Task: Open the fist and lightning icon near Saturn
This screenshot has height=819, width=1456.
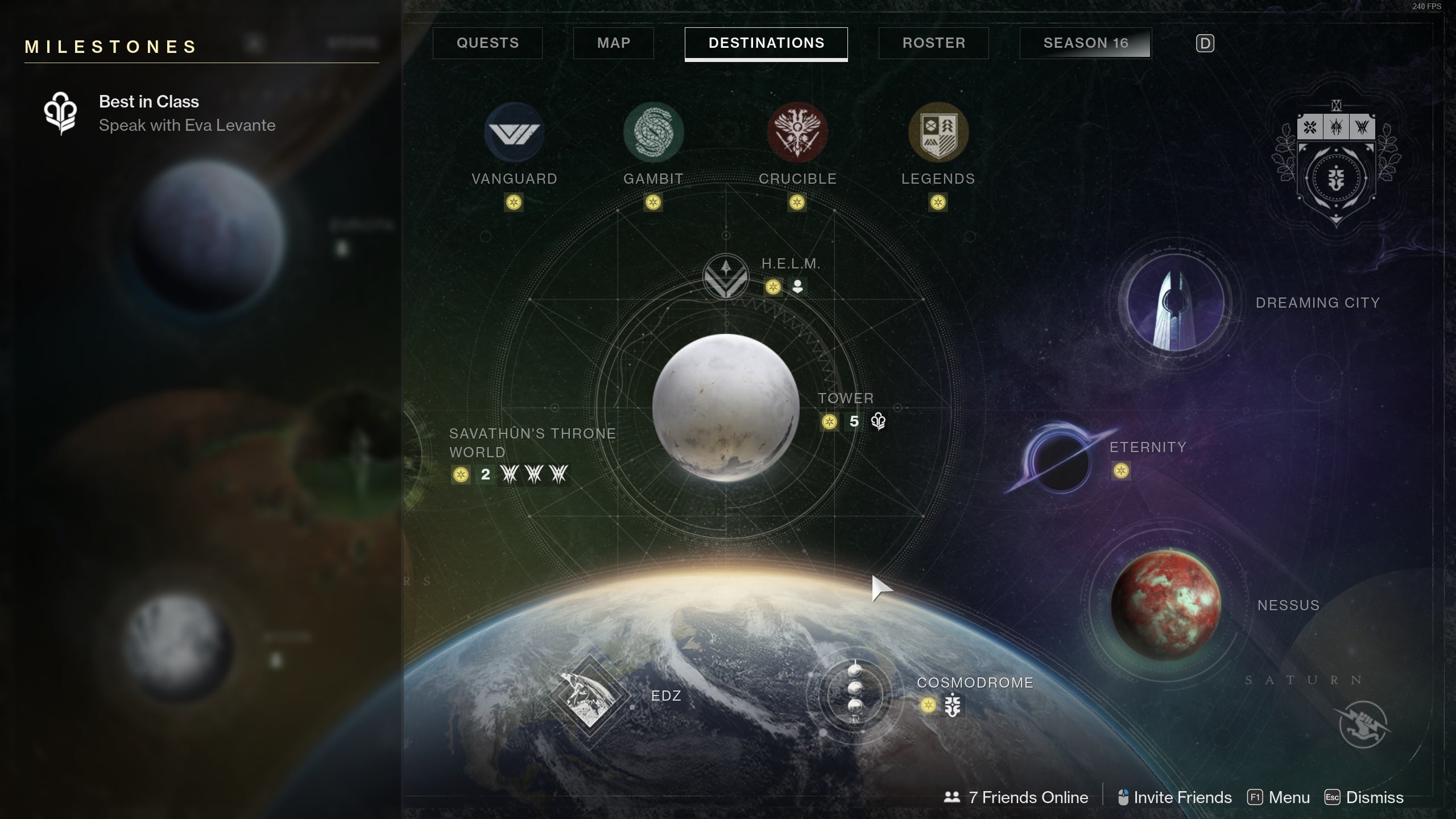Action: [x=1363, y=724]
